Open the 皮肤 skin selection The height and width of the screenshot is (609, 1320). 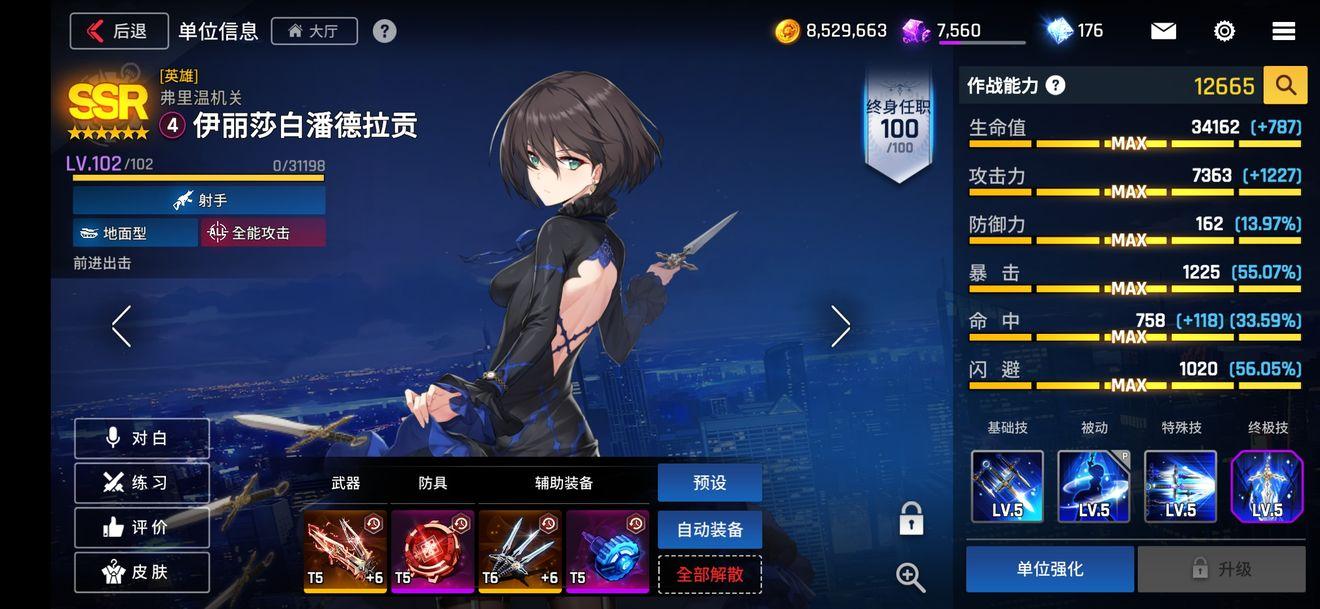142,572
